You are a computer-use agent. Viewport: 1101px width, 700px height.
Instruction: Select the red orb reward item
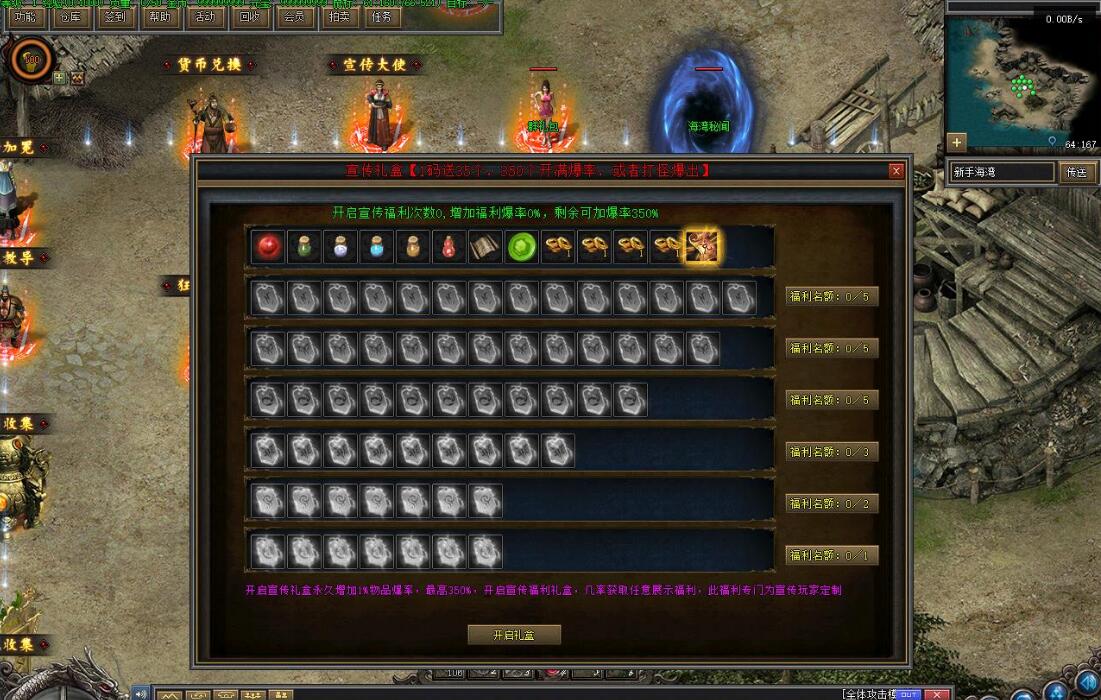click(x=266, y=247)
